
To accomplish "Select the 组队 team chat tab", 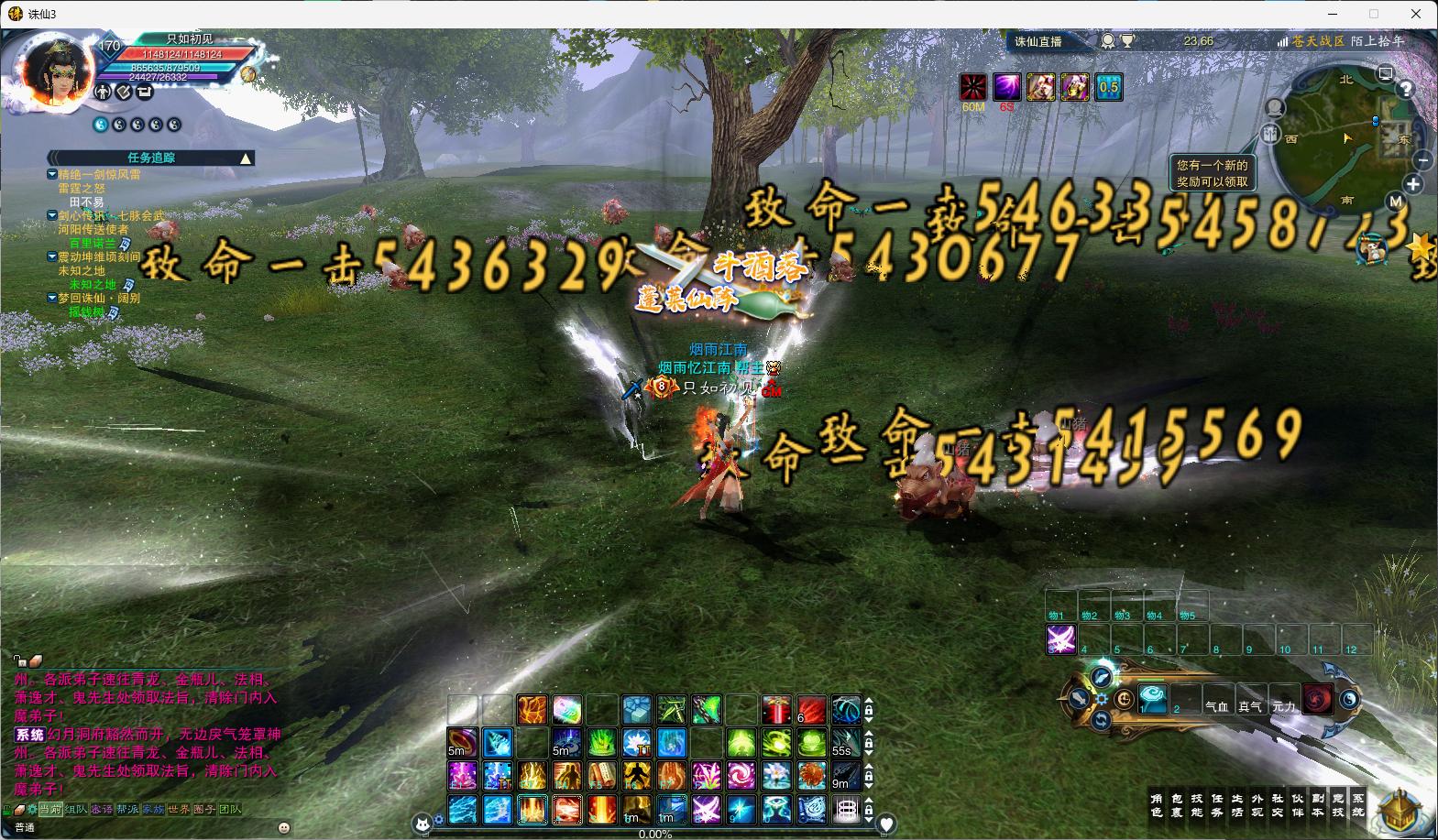I will tap(76, 810).
